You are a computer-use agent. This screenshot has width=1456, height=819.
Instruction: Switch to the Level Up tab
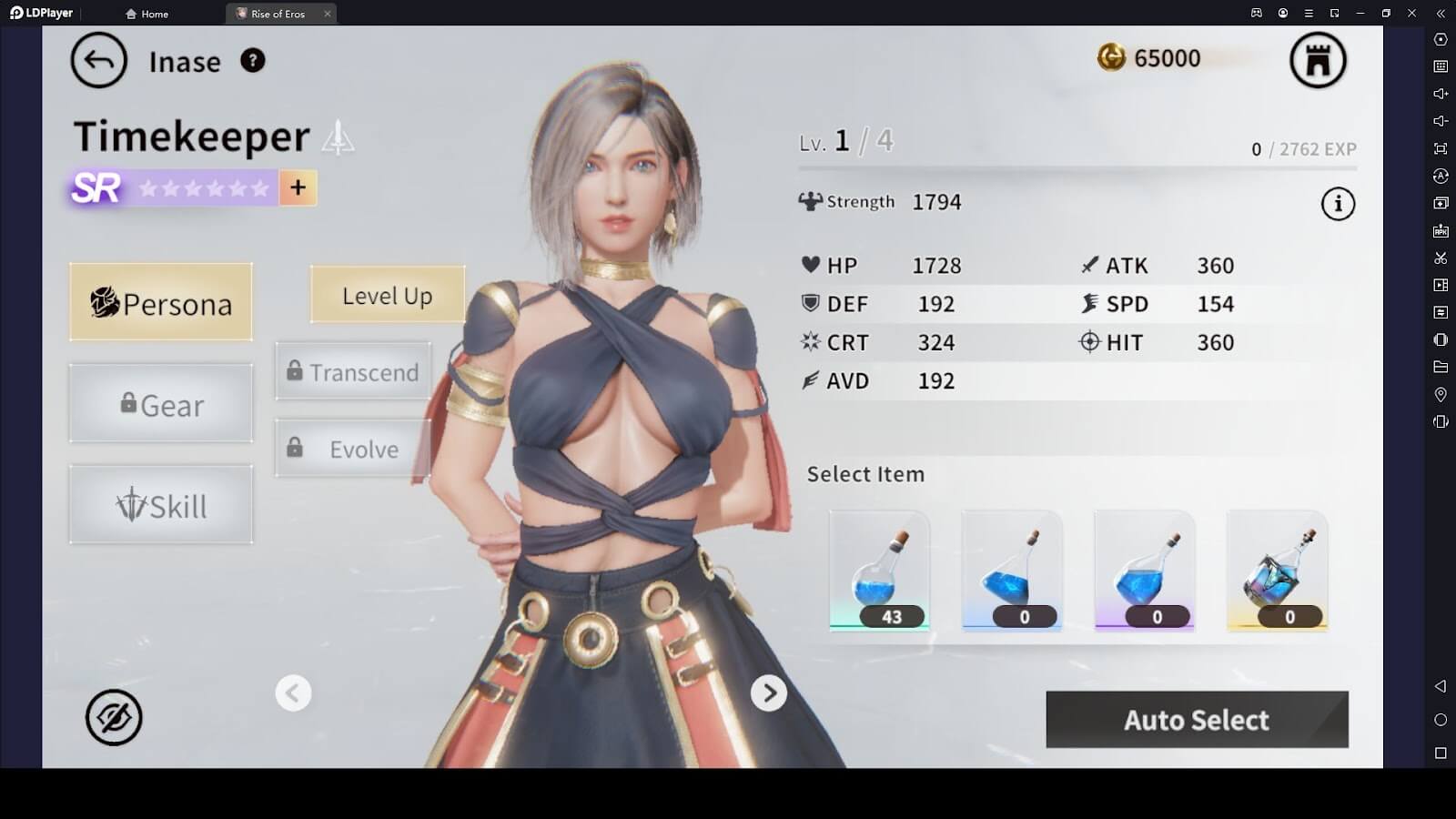(387, 296)
